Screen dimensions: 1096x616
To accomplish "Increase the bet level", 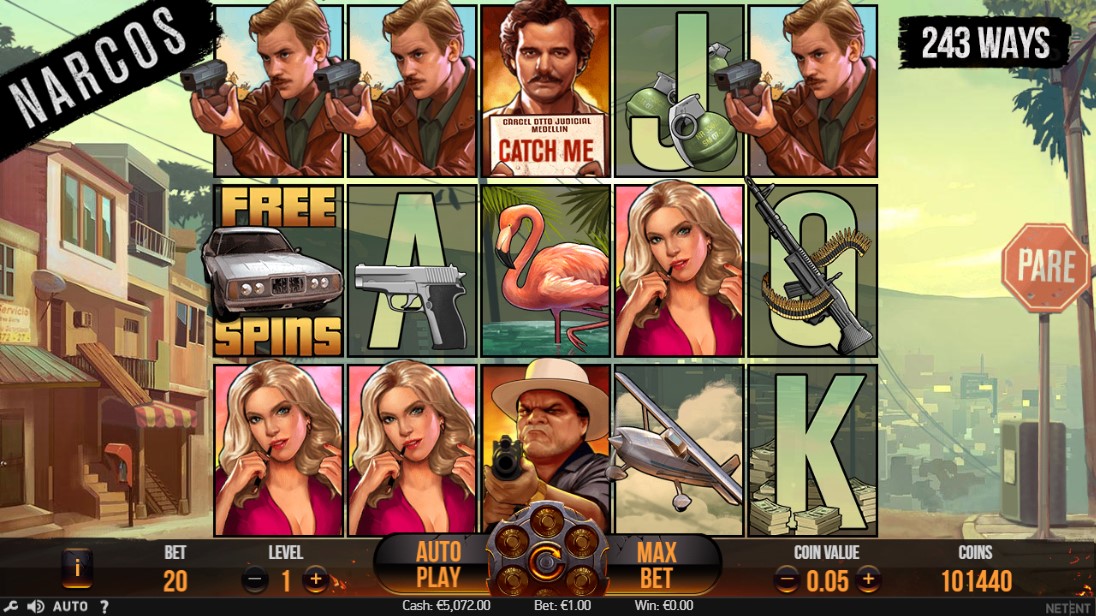I will tap(316, 579).
